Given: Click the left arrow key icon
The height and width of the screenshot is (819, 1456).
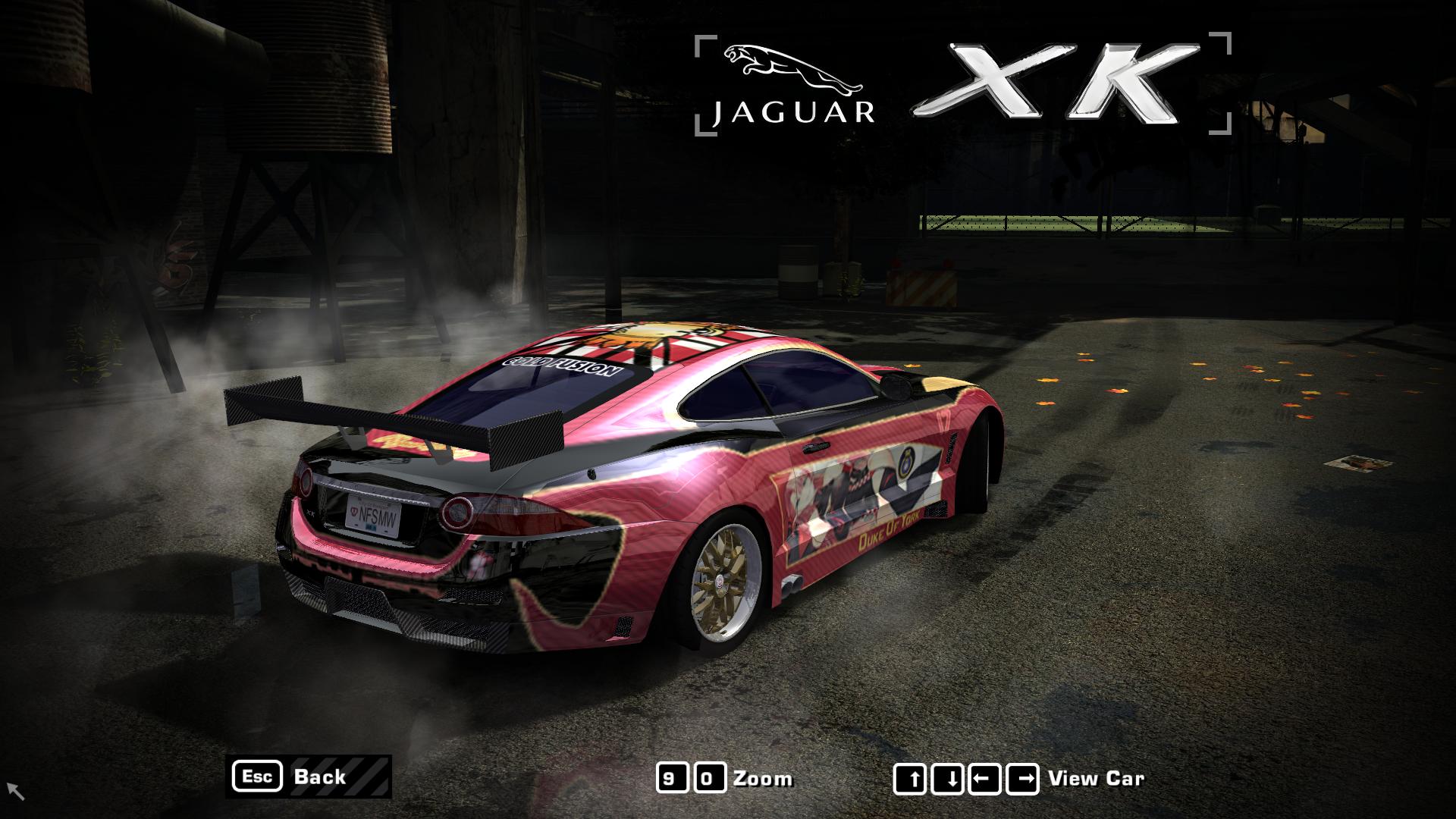Looking at the screenshot, I should (987, 777).
